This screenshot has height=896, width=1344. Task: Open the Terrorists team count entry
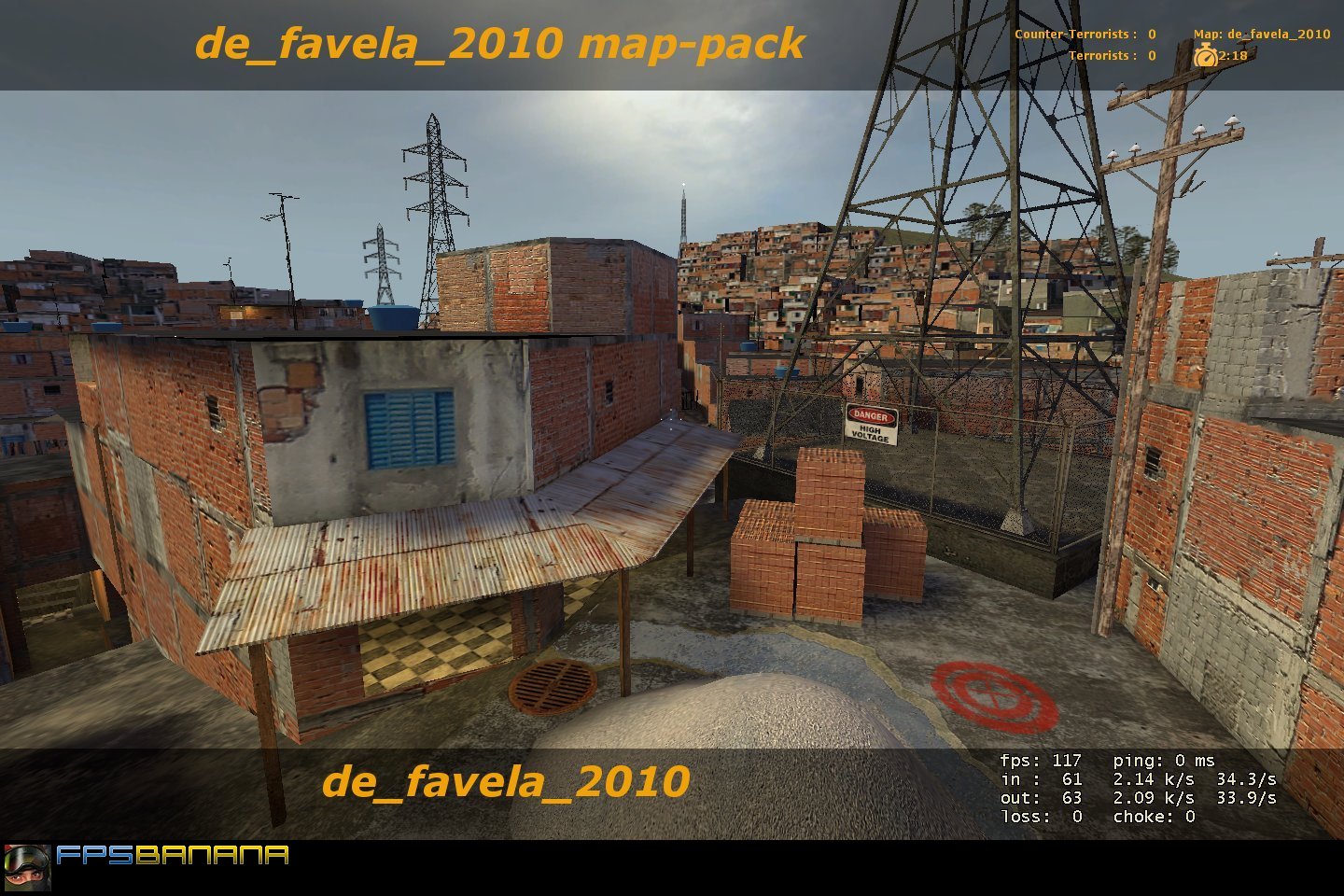1114,56
